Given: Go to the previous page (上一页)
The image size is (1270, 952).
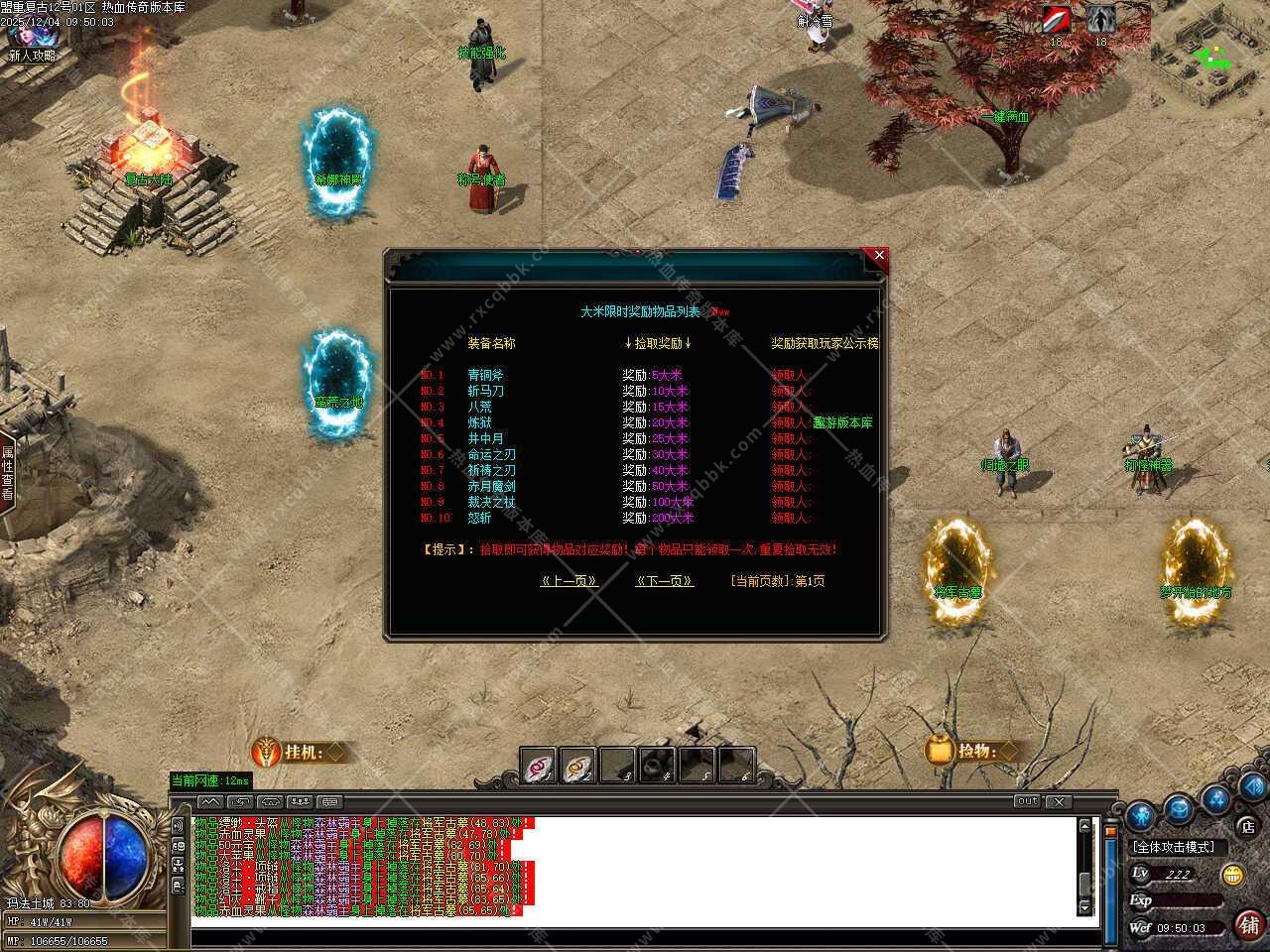Looking at the screenshot, I should click(569, 581).
